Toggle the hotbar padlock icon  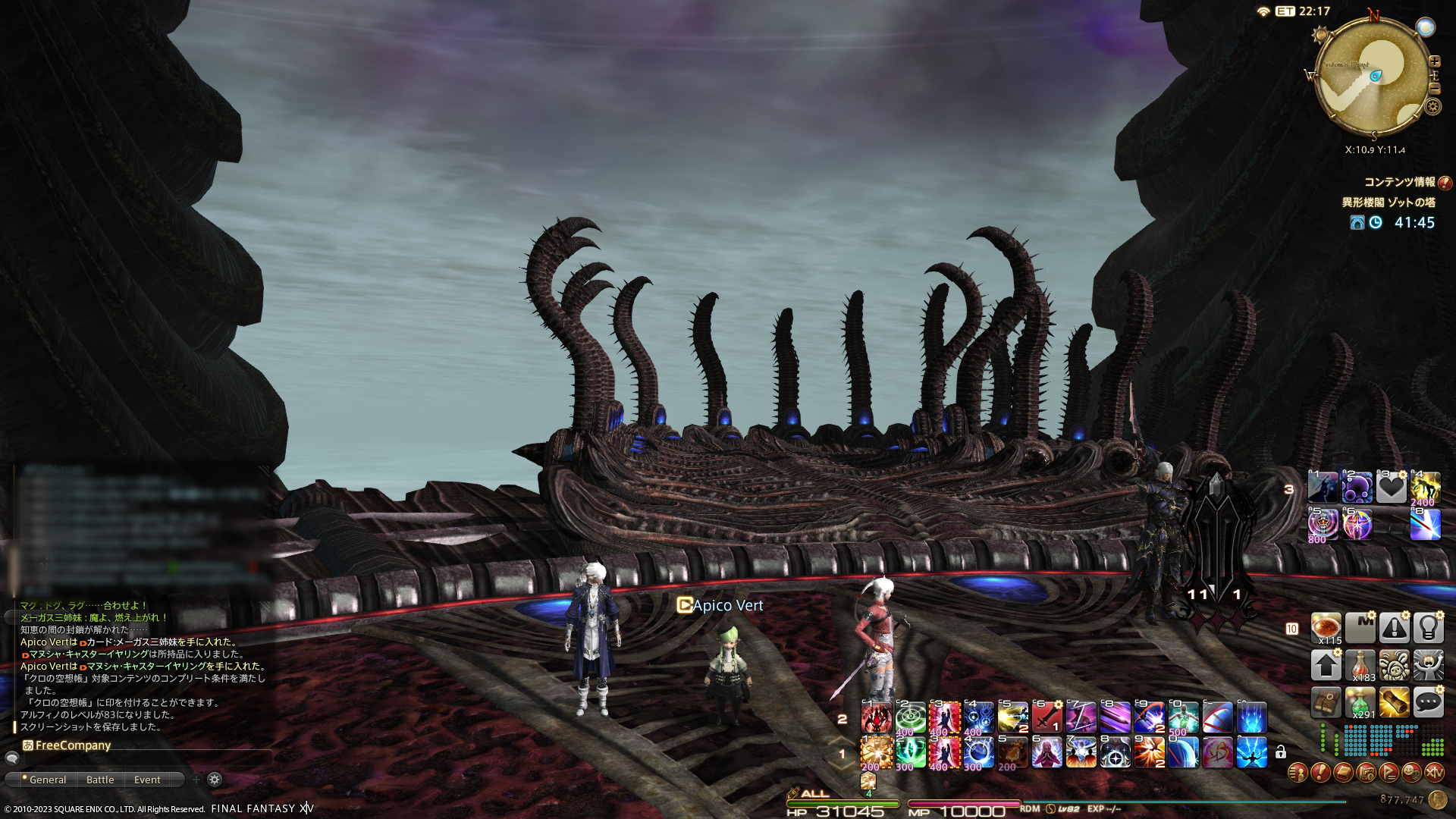point(1281,752)
